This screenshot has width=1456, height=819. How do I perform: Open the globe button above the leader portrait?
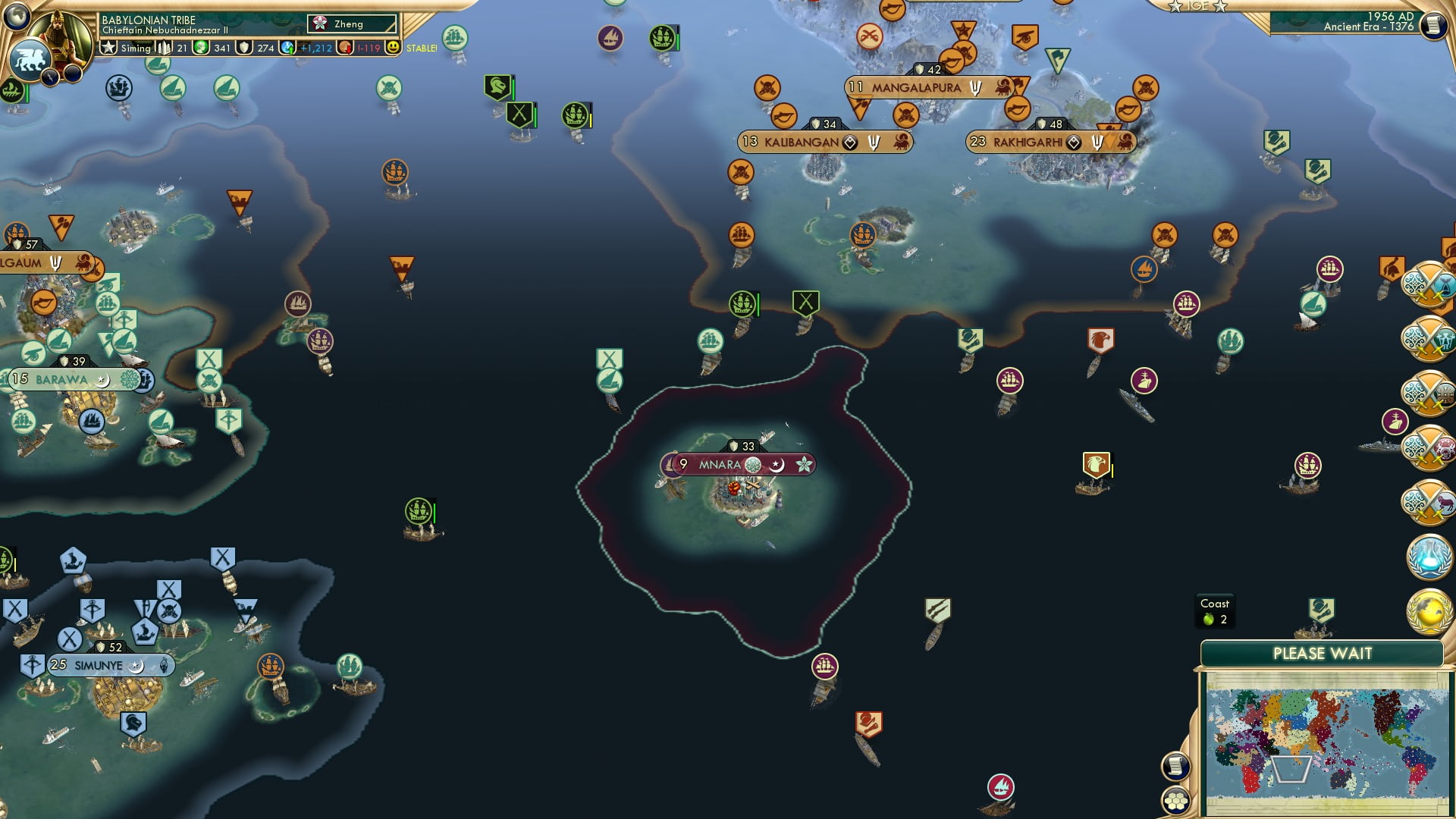pos(17,15)
